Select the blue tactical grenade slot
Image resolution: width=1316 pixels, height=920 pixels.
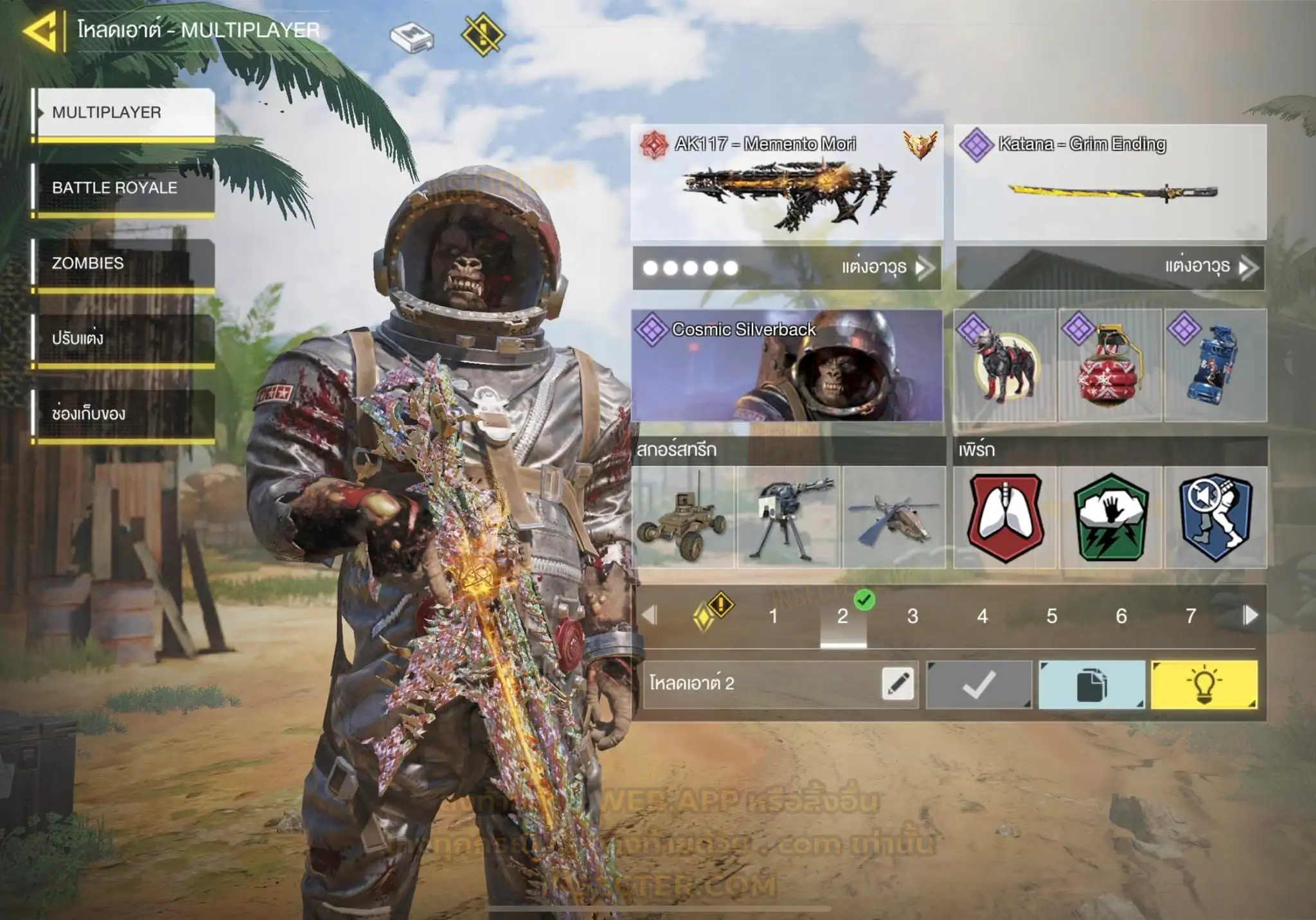[x=1215, y=365]
